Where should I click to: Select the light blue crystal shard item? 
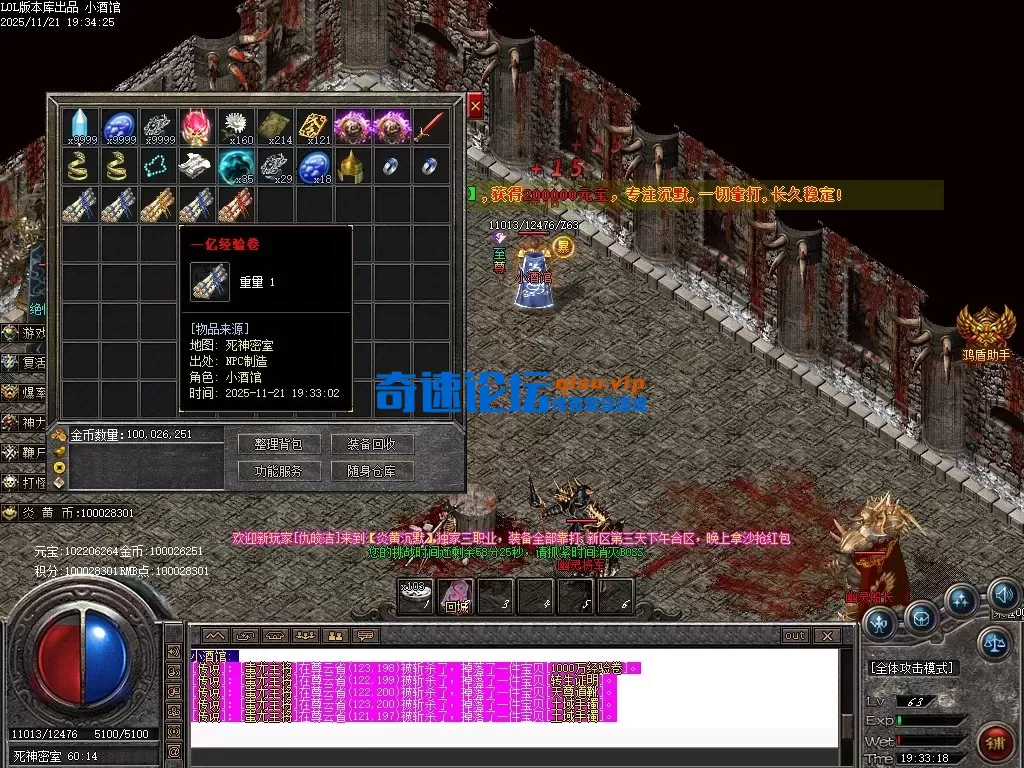pos(80,127)
